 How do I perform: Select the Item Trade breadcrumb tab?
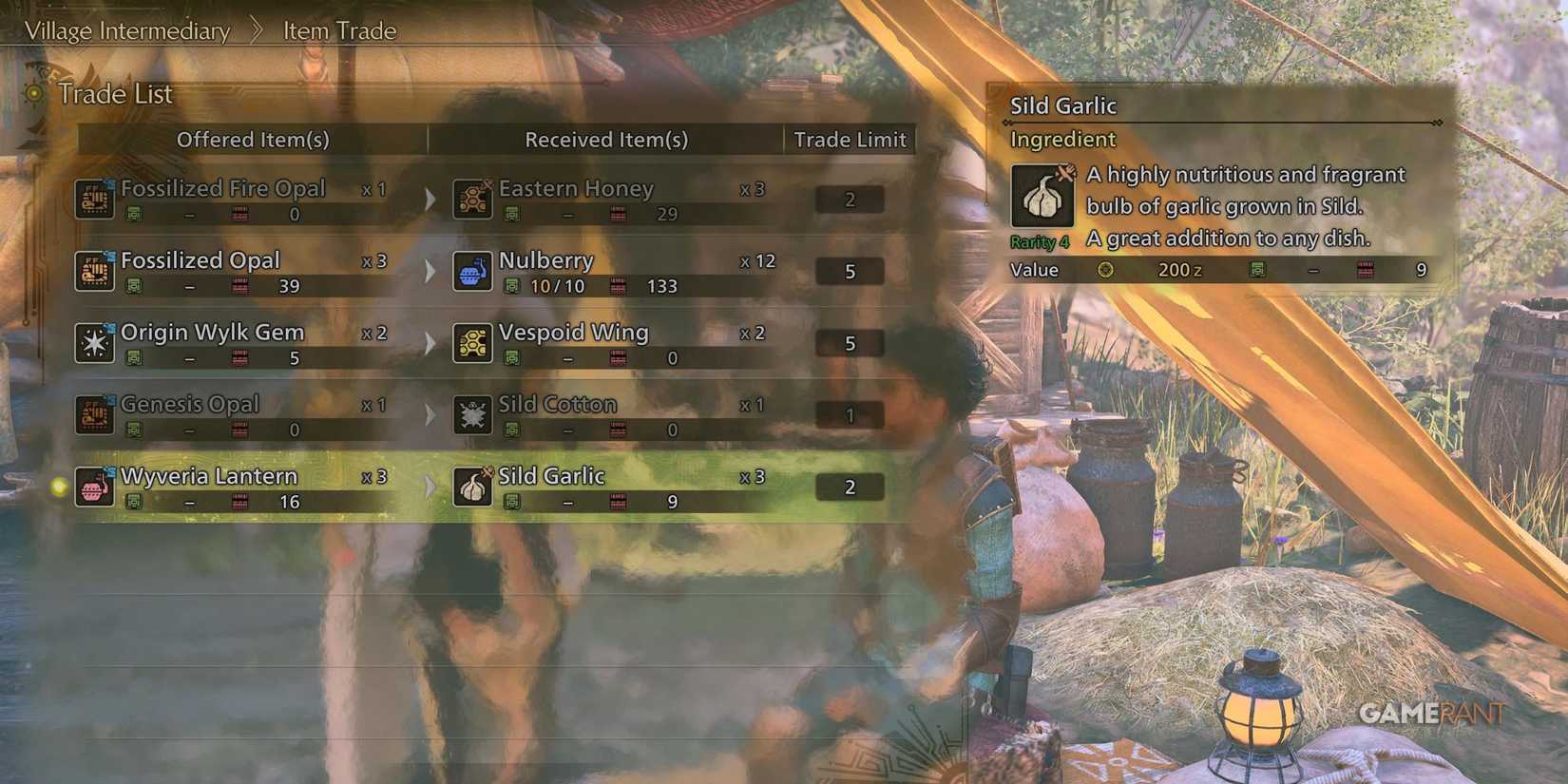pyautogui.click(x=337, y=29)
